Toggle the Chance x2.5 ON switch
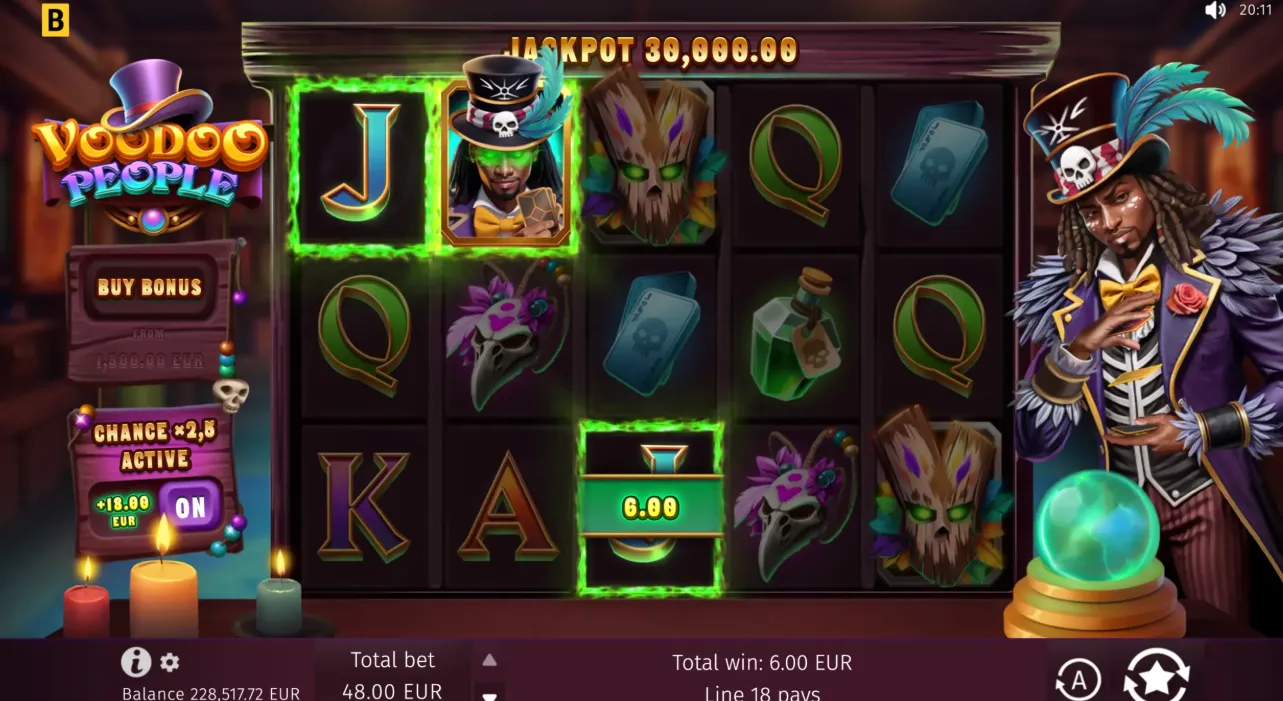 pyautogui.click(x=190, y=506)
